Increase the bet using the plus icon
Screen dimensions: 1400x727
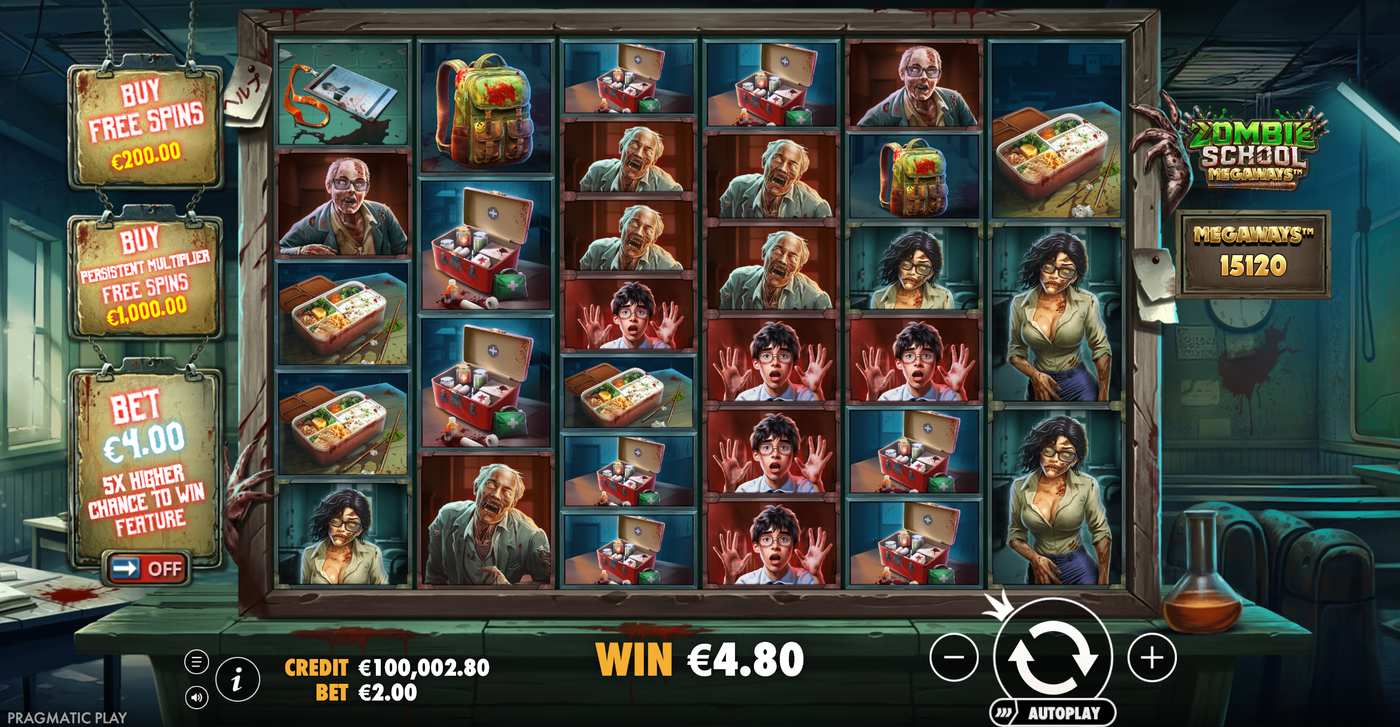pos(1152,657)
